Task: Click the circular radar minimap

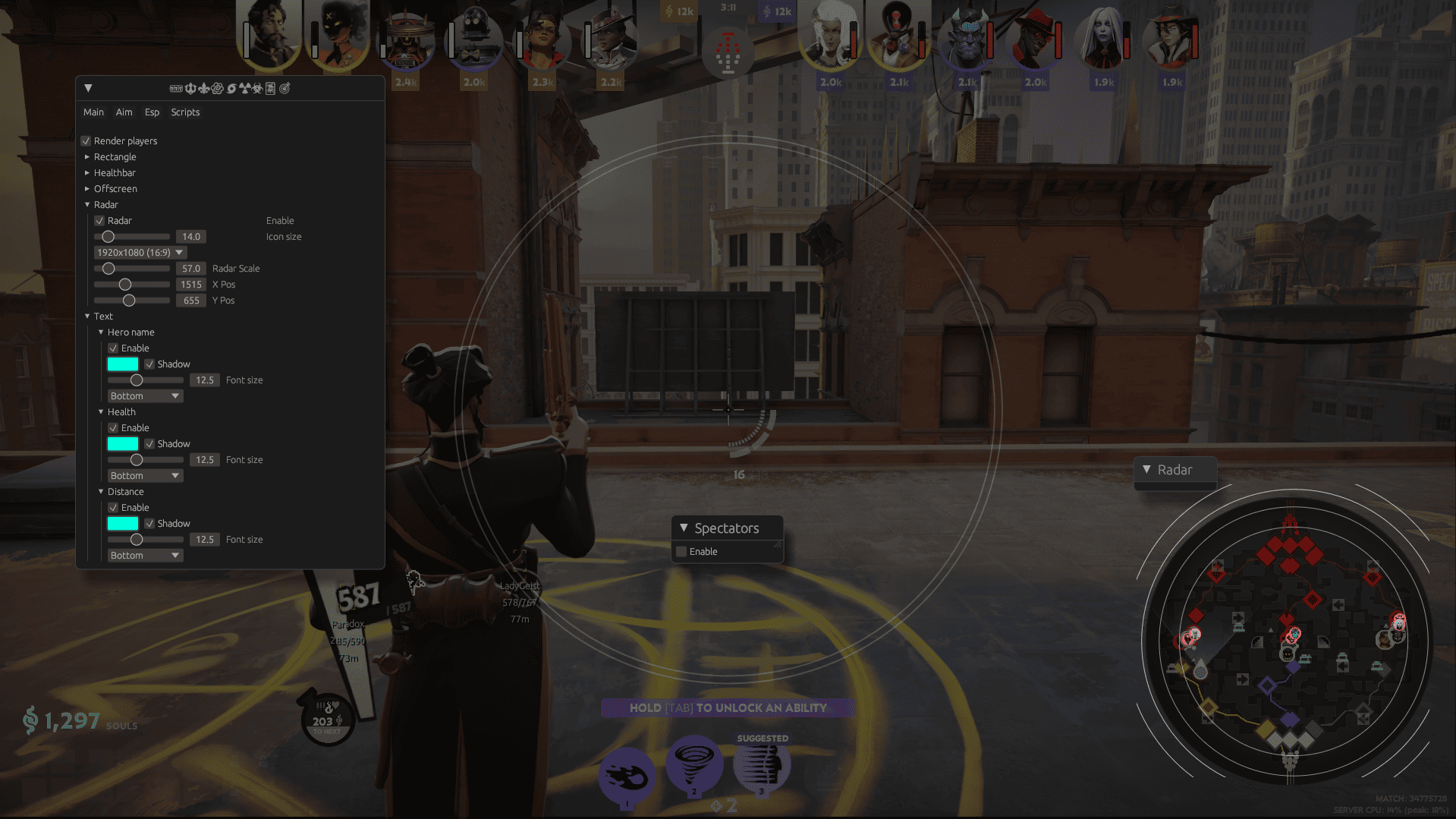Action: 1288,641
